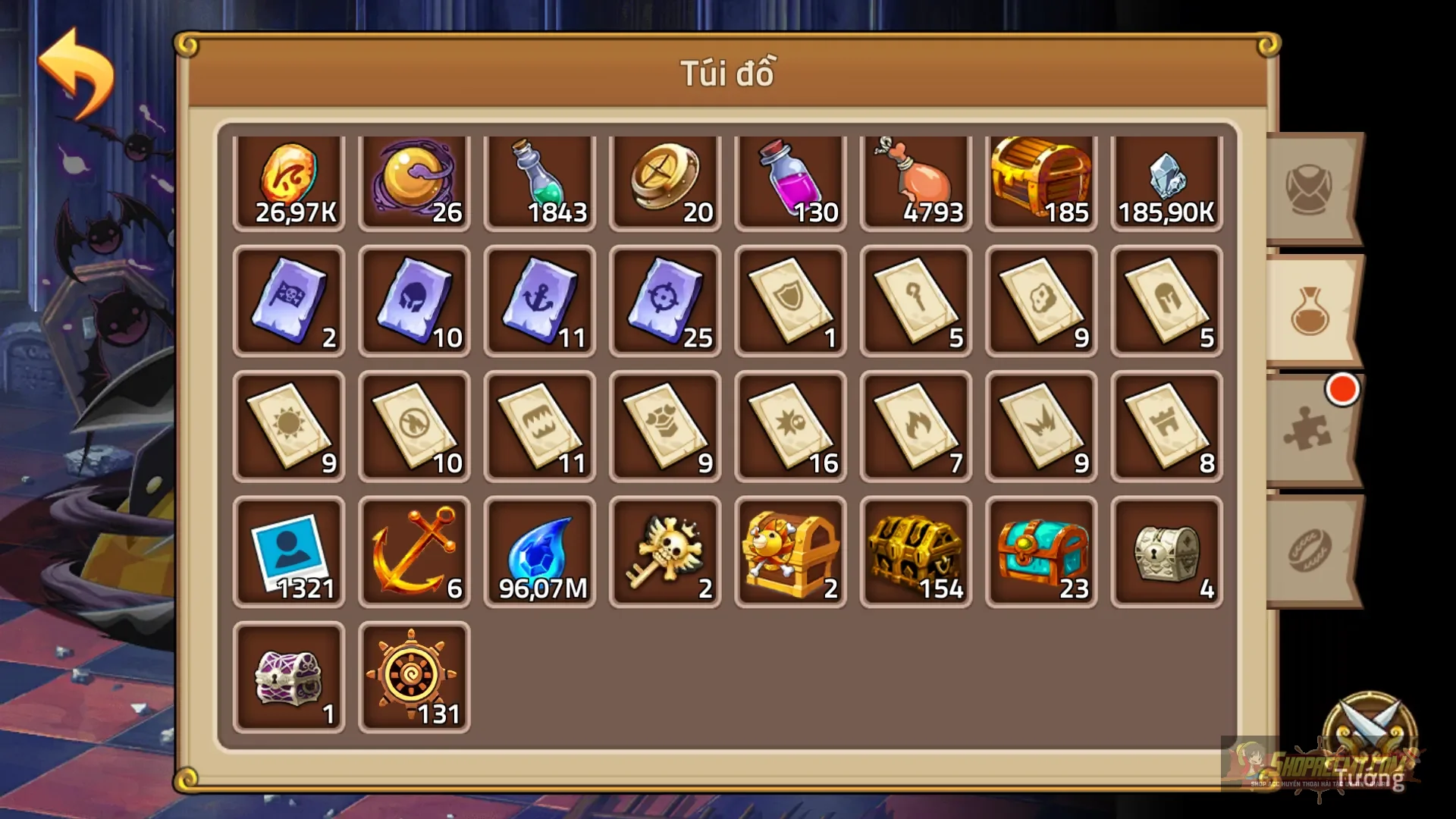Click the portrait photo item with 1321 count
This screenshot has width=1456, height=819.
click(x=289, y=550)
